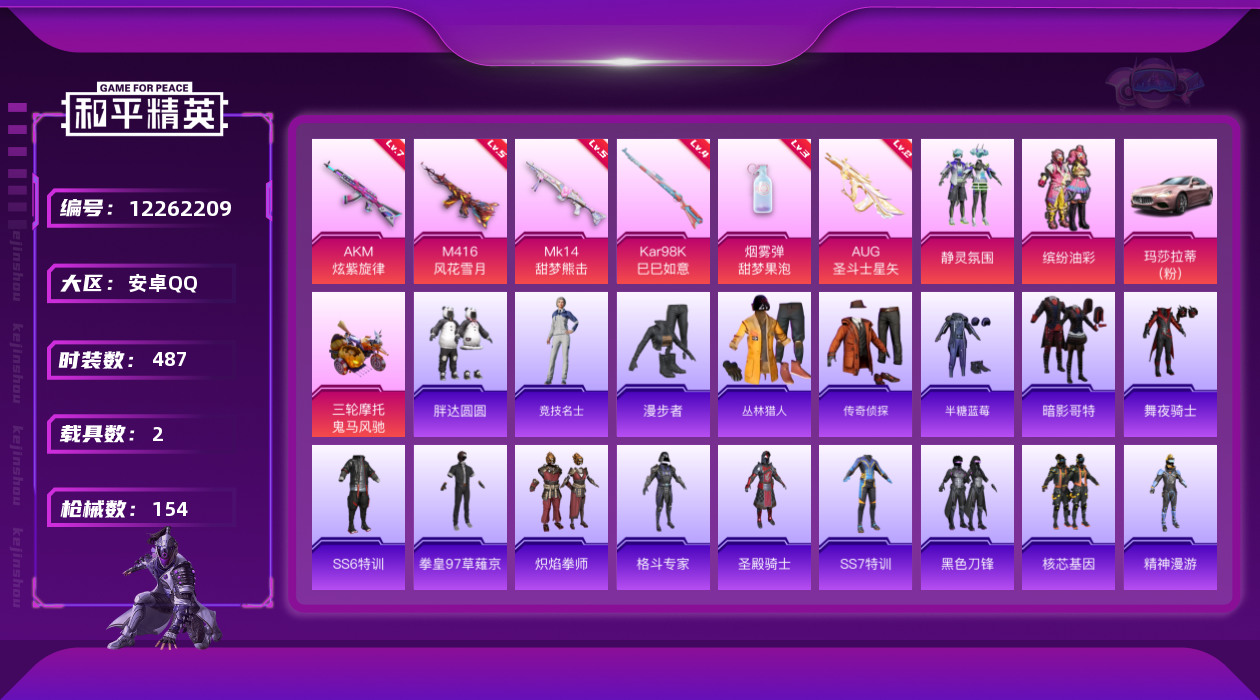Open the 炽焰拳师 outfit card

coord(561,517)
